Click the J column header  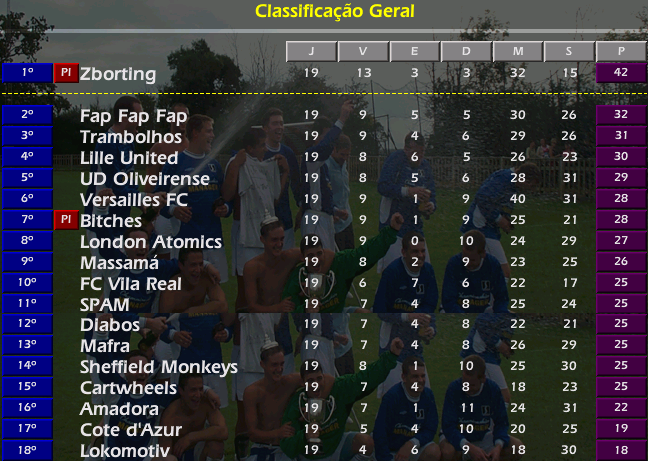310,51
